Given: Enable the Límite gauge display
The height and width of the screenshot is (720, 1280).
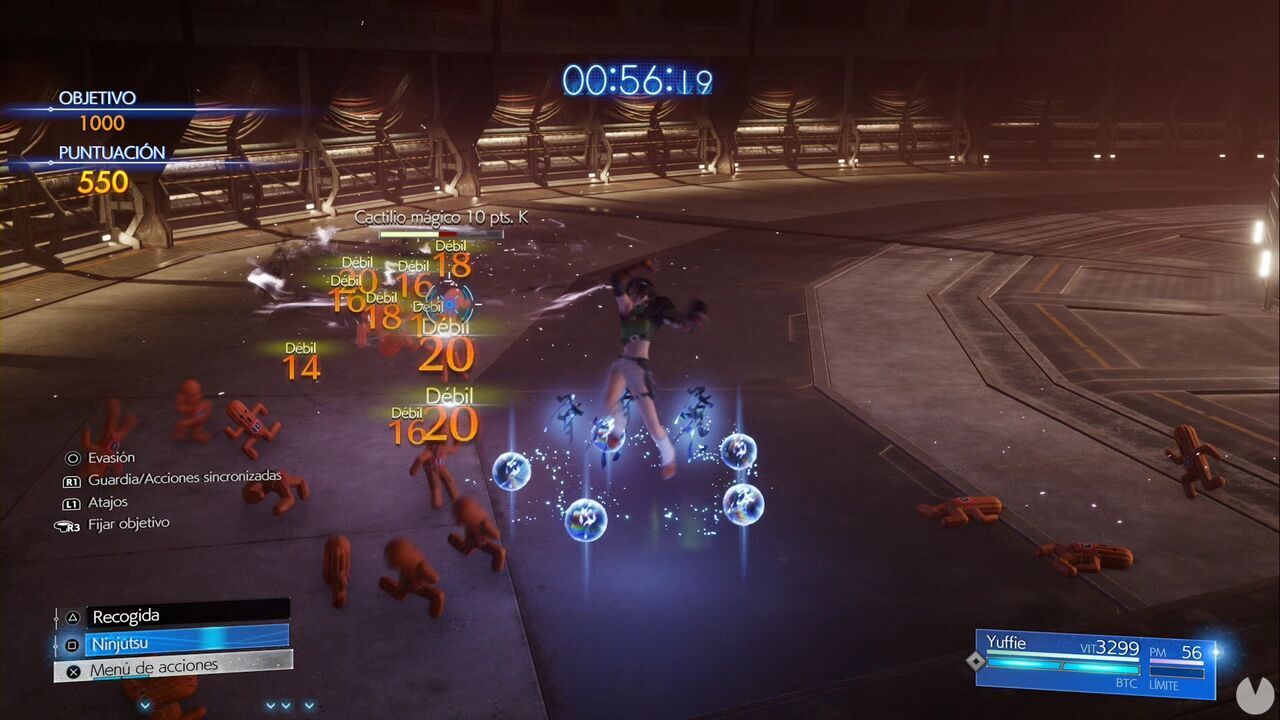Looking at the screenshot, I should 1176,672.
